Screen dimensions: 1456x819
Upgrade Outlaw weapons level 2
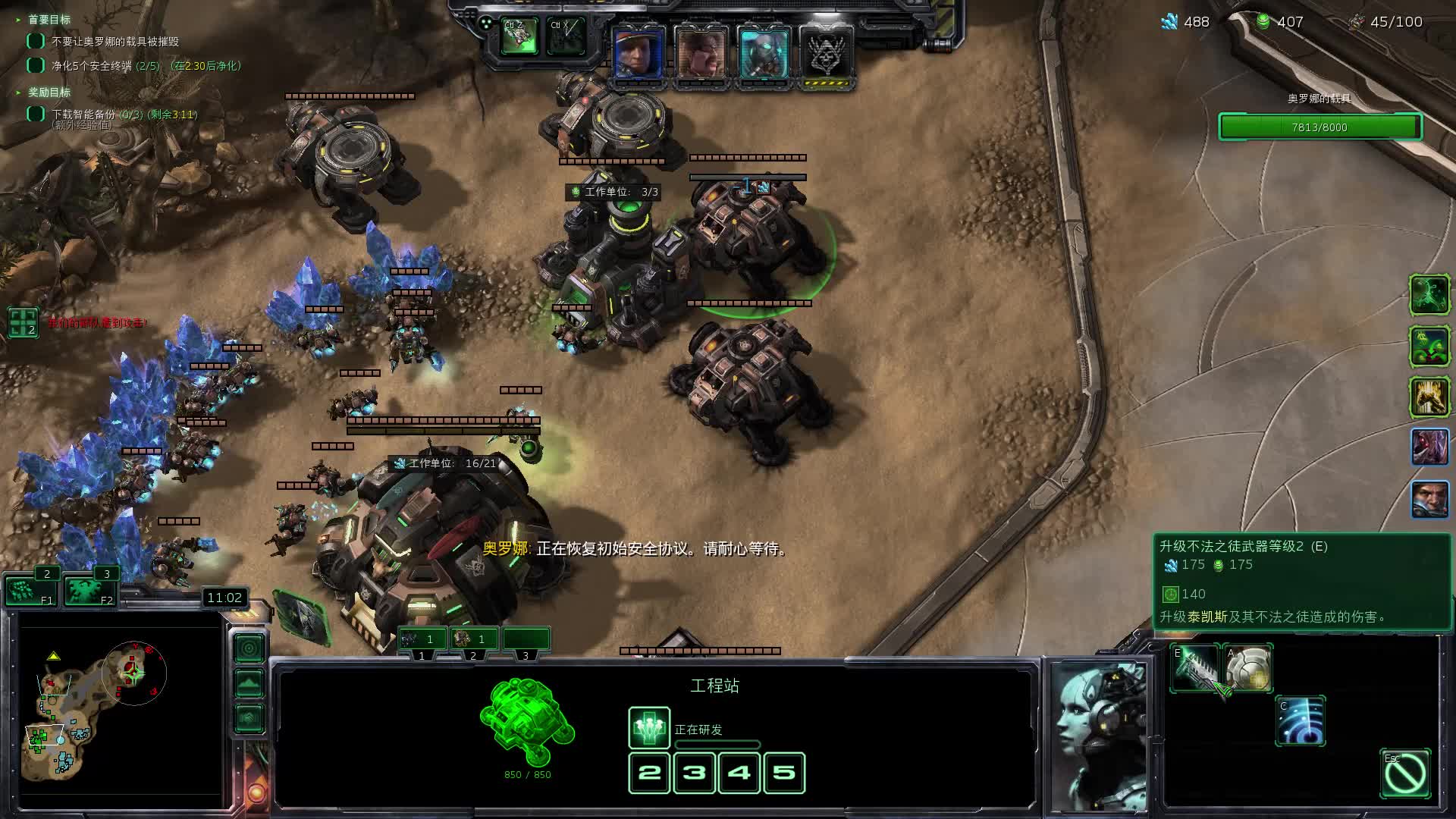click(1194, 668)
